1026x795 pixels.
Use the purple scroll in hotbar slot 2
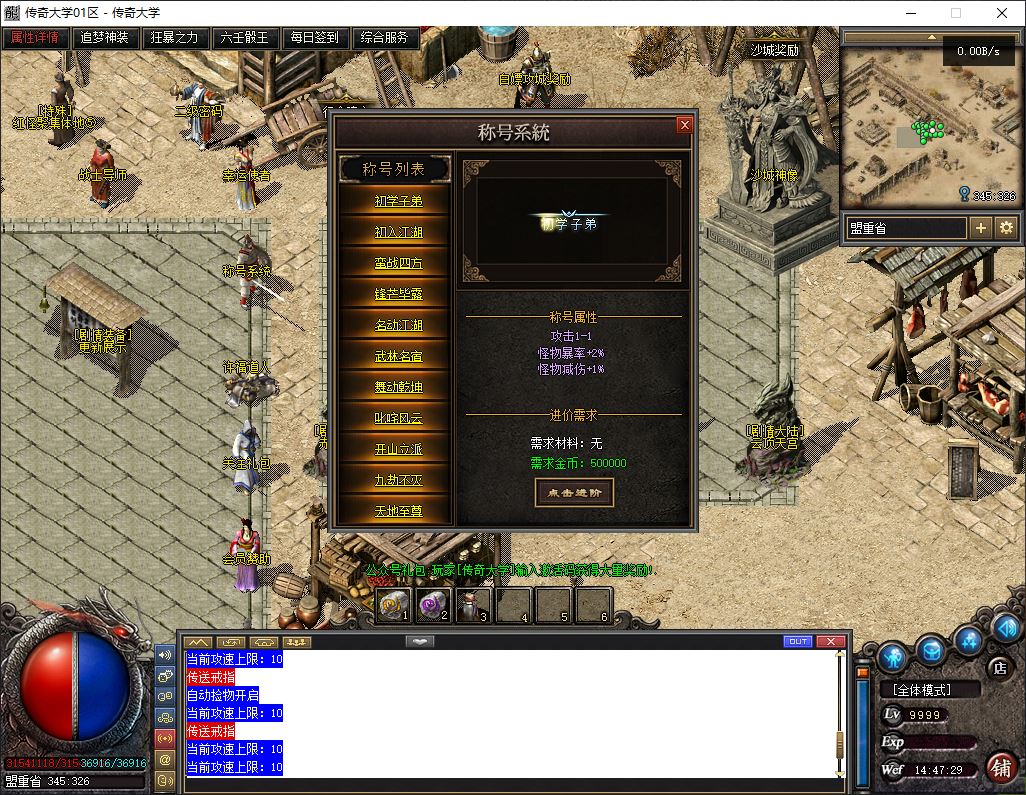432,604
